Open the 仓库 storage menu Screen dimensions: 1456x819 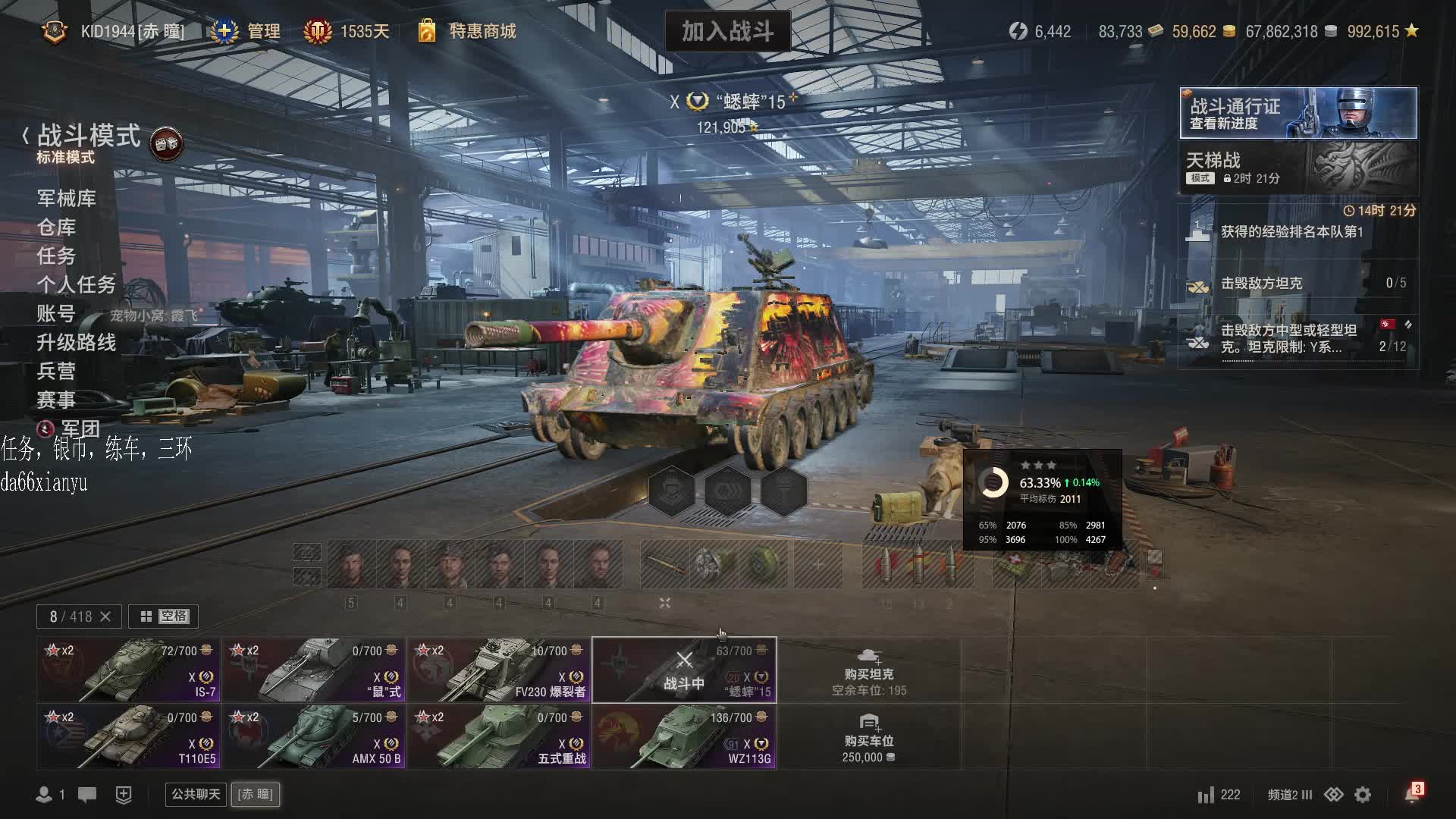pos(57,227)
